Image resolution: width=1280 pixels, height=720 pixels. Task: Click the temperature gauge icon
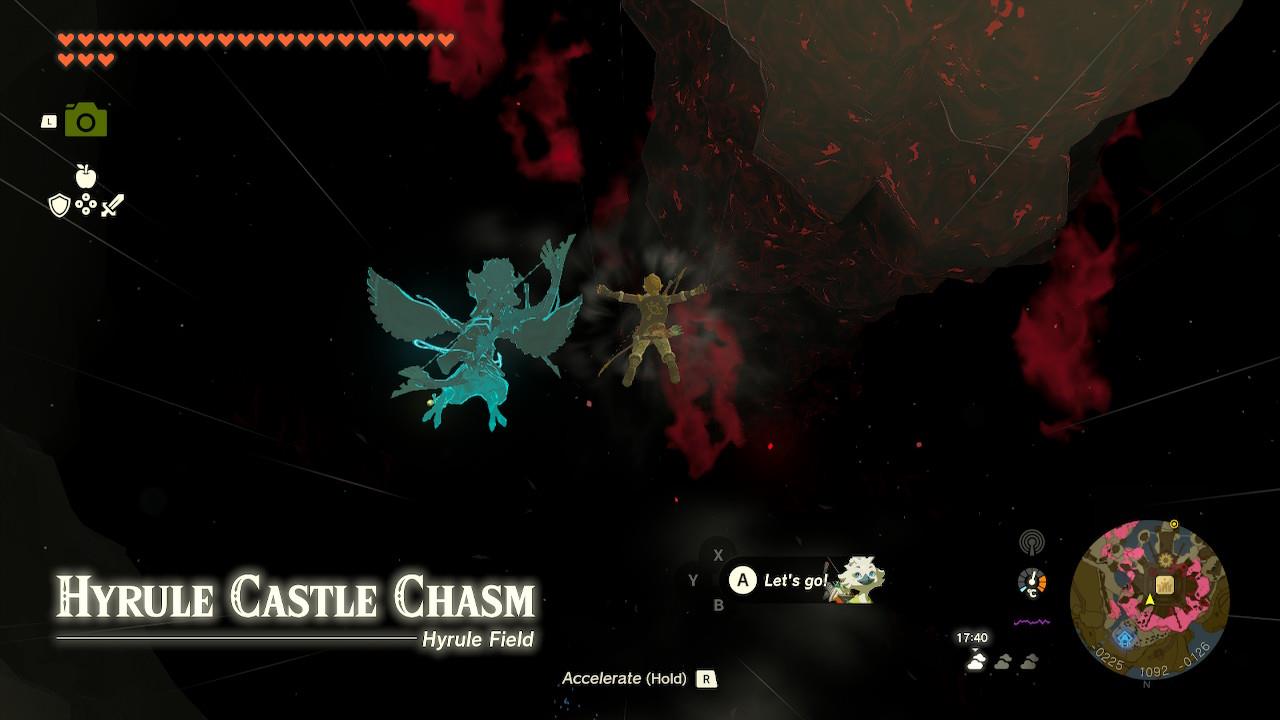click(x=1031, y=582)
